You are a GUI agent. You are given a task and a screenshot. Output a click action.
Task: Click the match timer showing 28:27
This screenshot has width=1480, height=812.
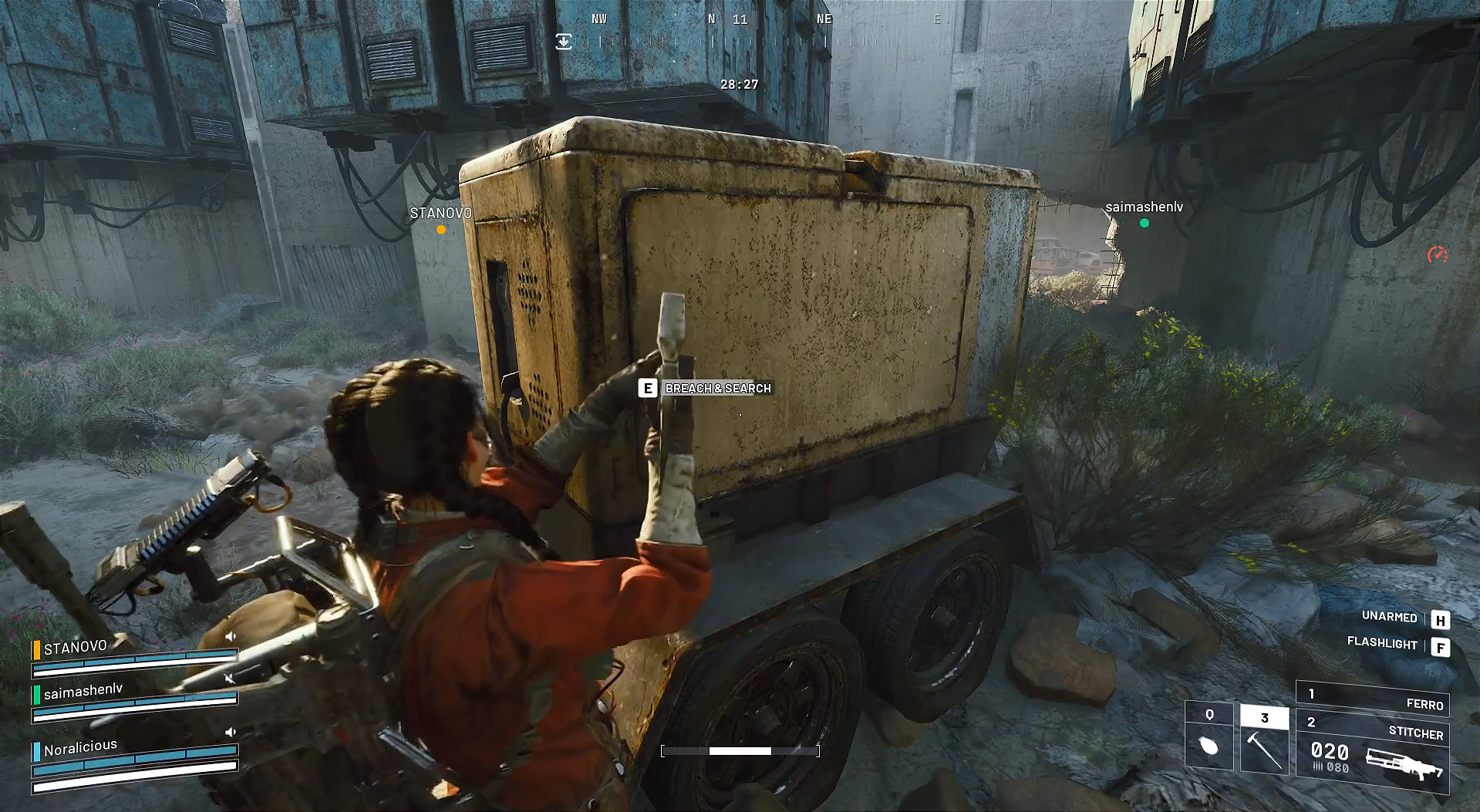point(738,86)
